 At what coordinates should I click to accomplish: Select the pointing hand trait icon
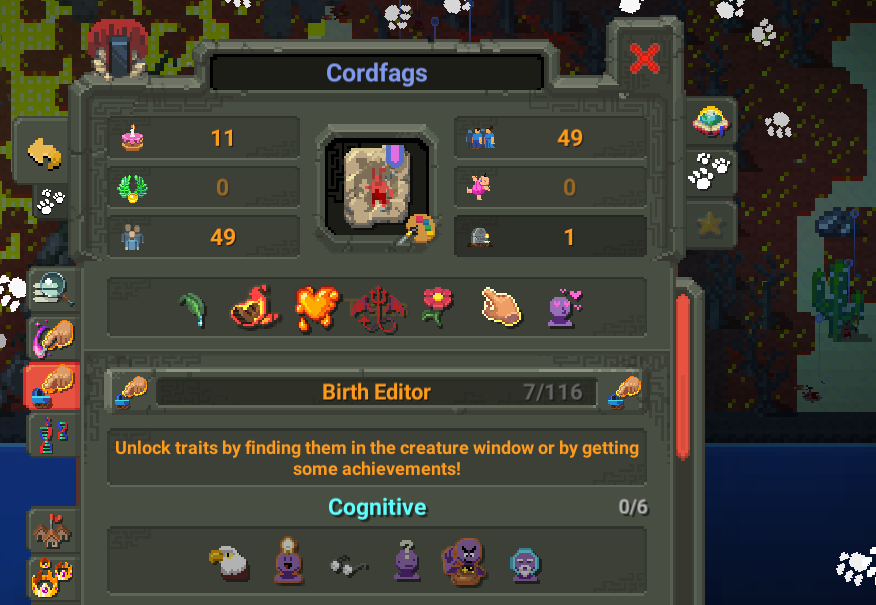pyautogui.click(x=501, y=307)
